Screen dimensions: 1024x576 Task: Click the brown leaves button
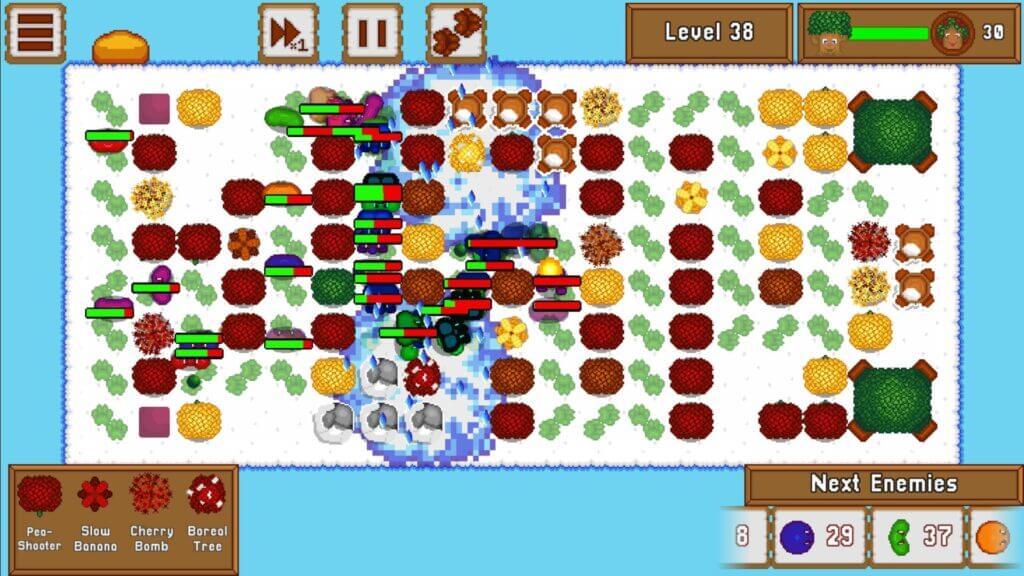coord(456,32)
